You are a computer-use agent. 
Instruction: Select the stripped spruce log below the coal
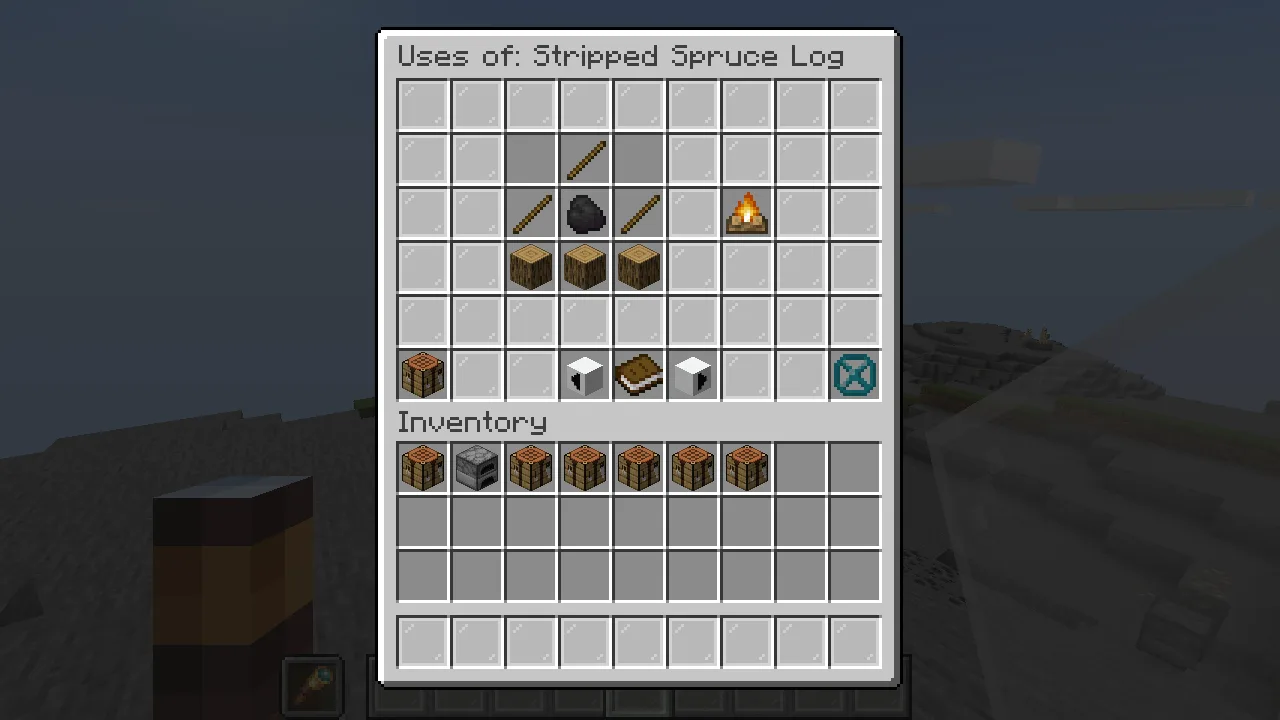tap(585, 268)
